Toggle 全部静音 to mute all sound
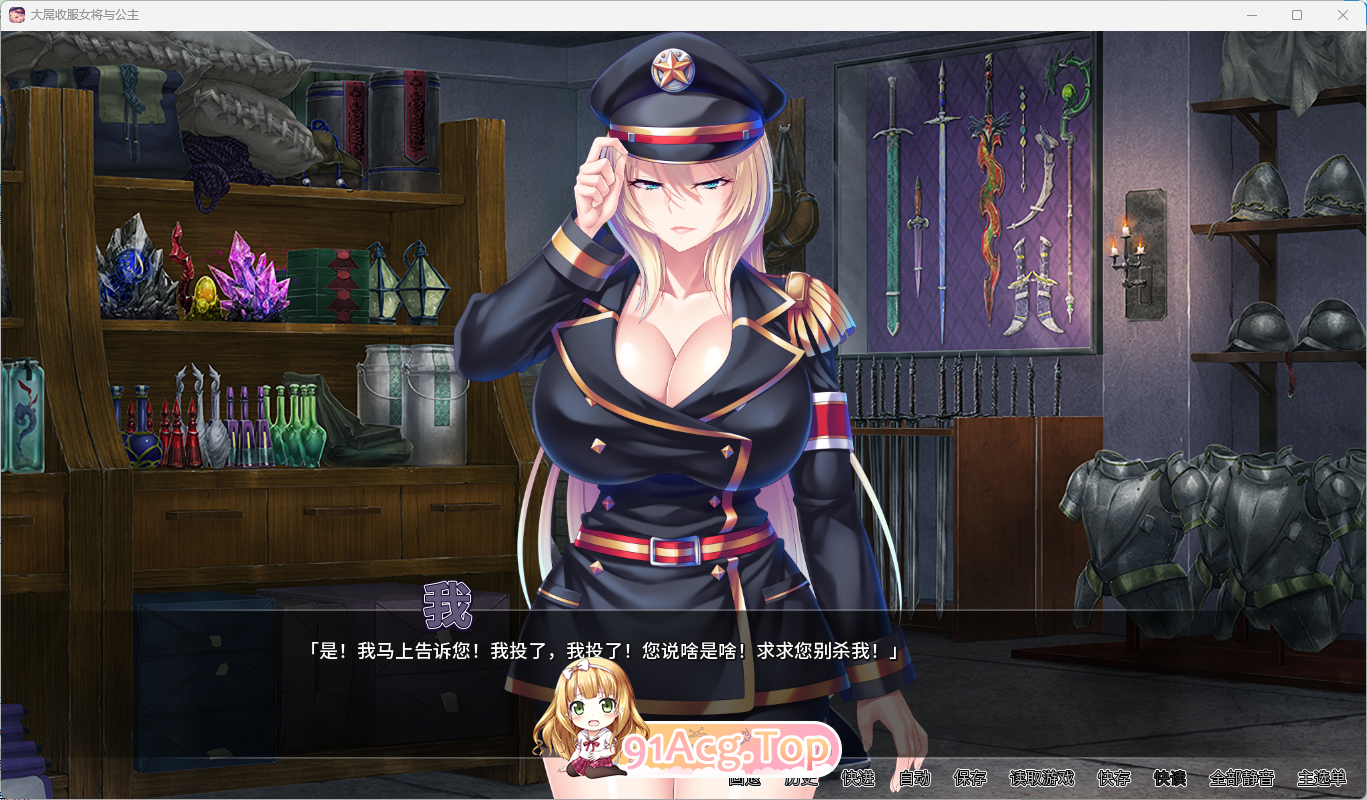 pyautogui.click(x=1242, y=778)
